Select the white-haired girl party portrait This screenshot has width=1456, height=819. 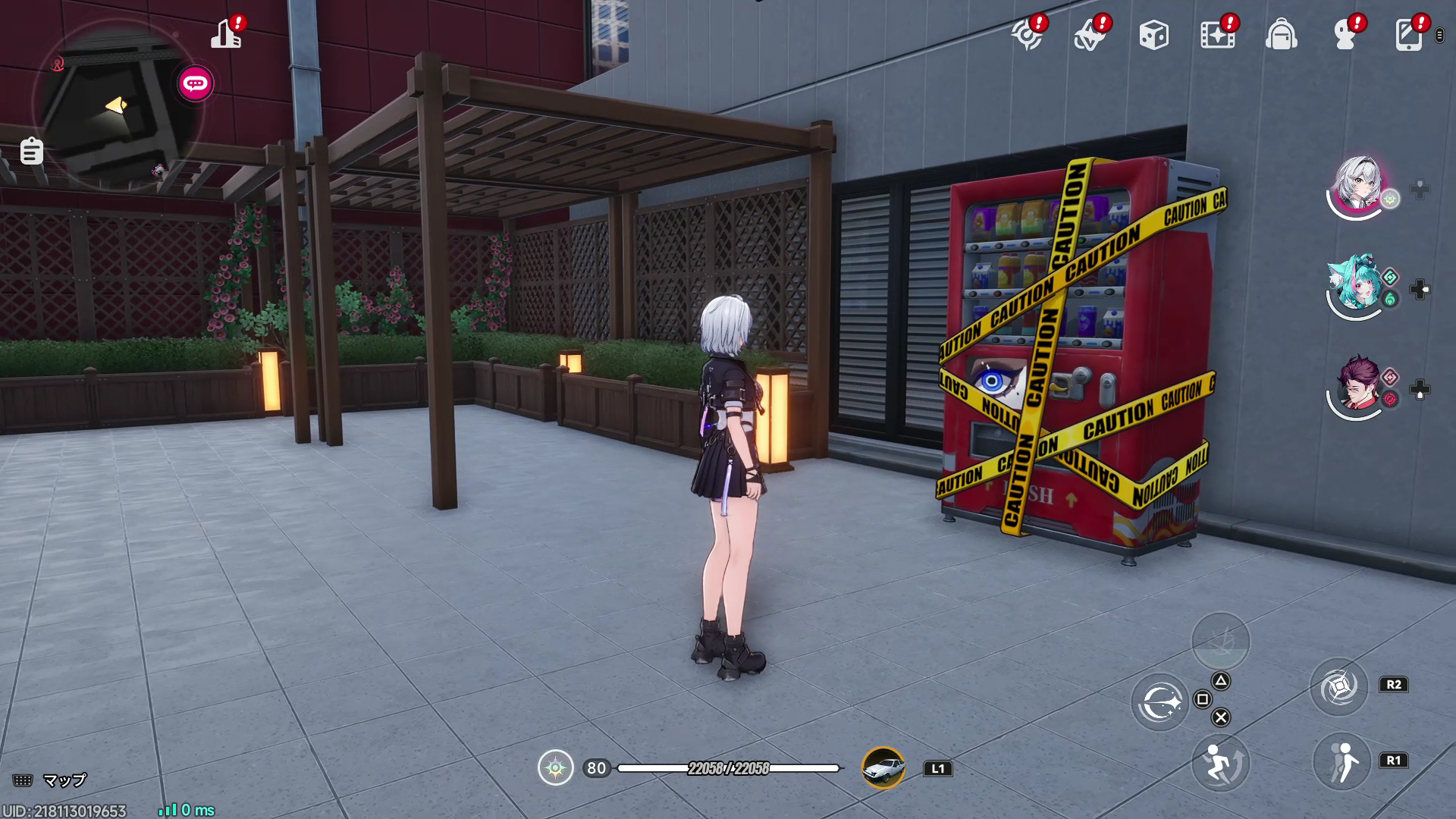[x=1357, y=187]
